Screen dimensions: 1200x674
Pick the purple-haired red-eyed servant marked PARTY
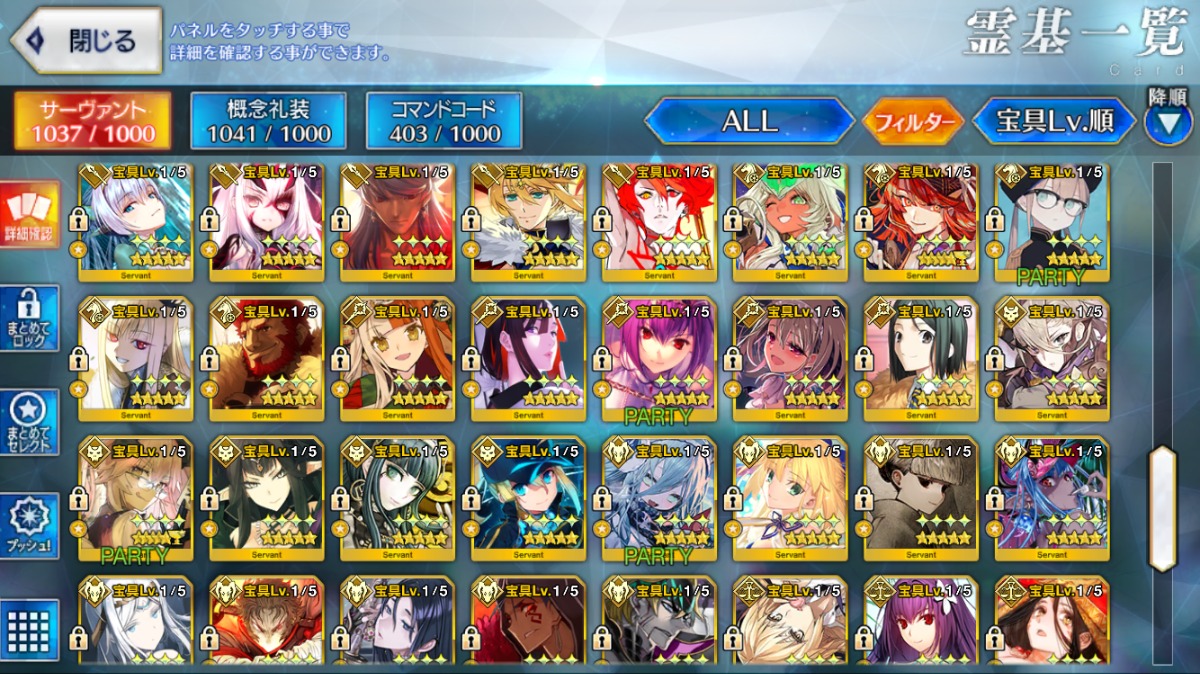(x=659, y=358)
